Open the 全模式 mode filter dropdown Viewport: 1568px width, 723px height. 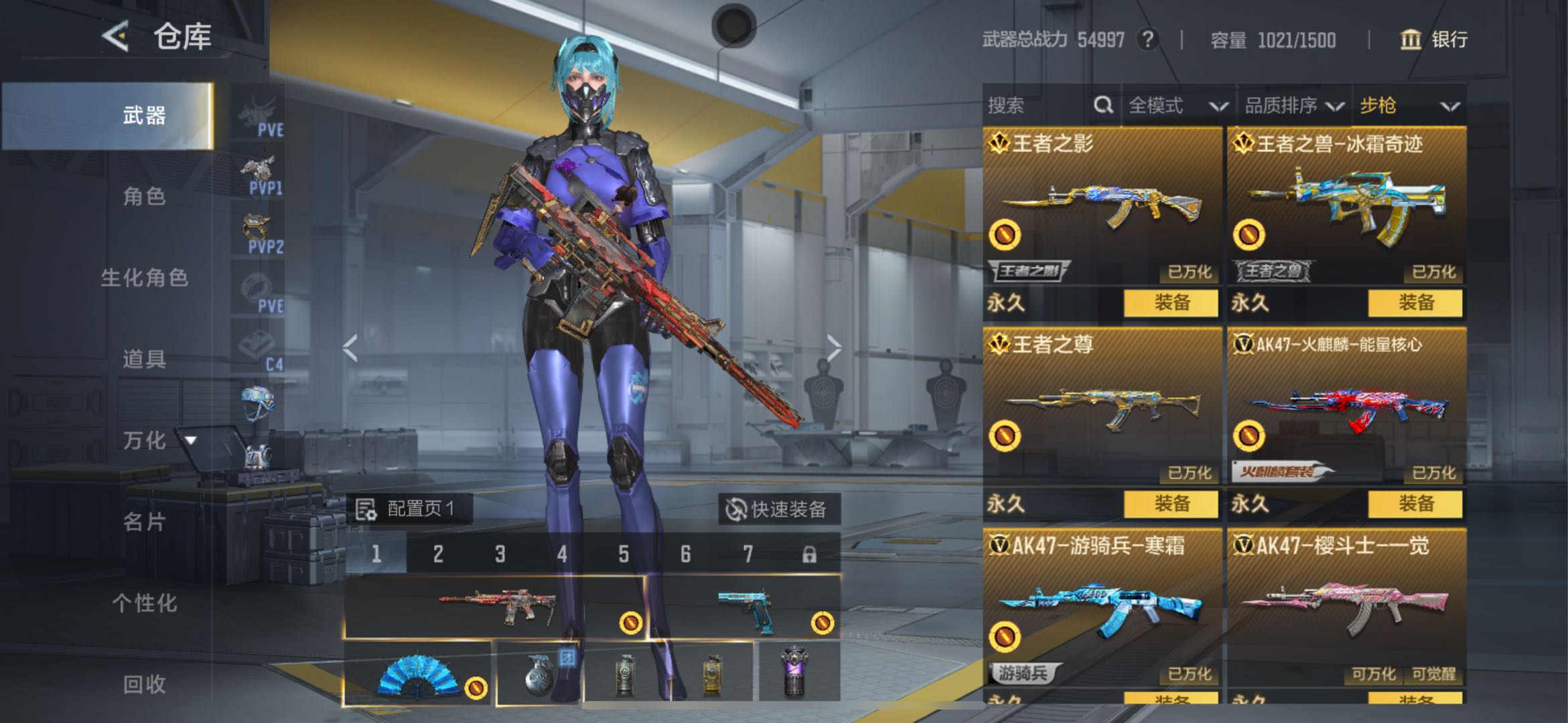[x=1178, y=105]
